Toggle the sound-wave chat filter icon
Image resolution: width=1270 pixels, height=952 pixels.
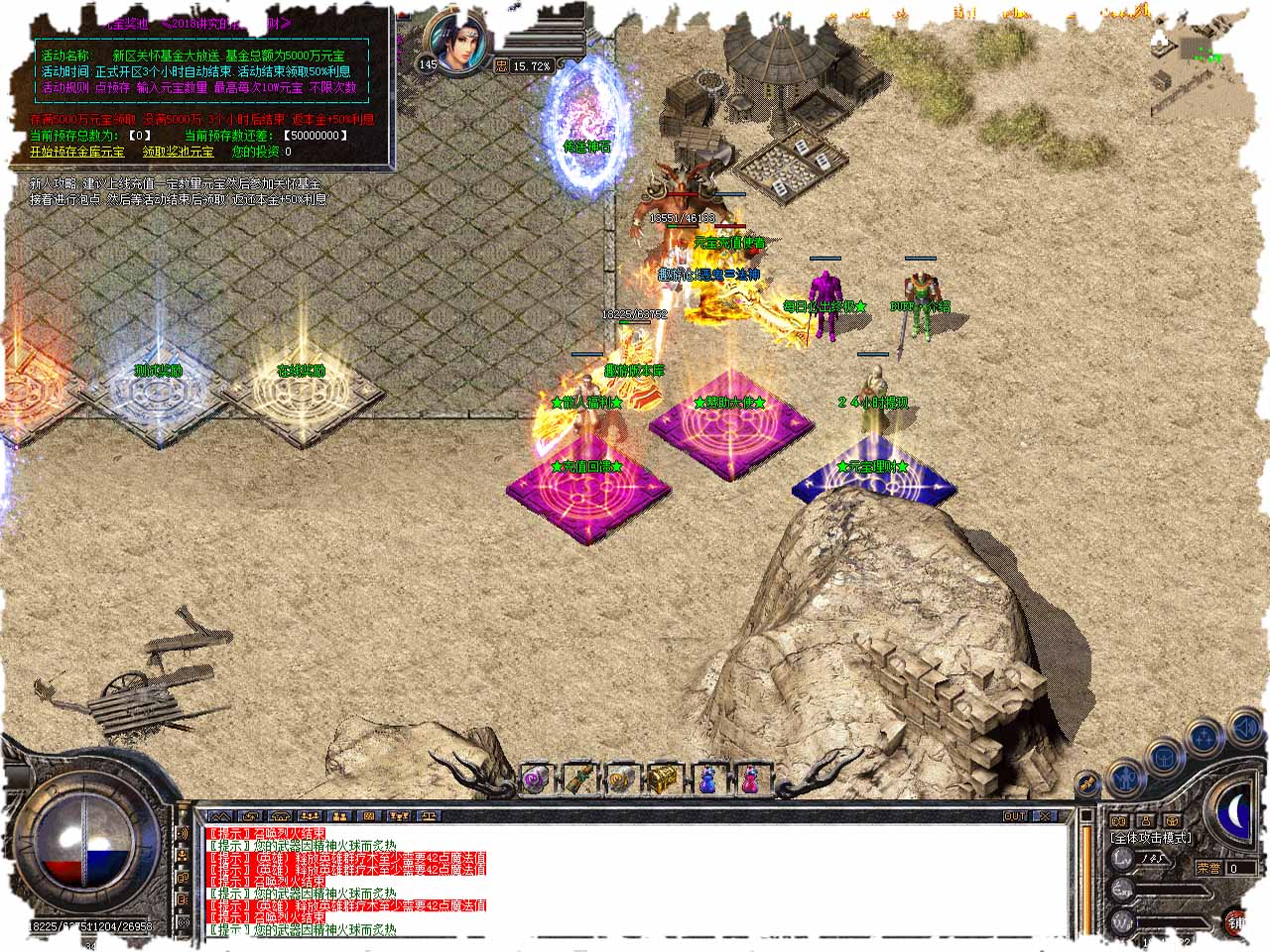[x=182, y=833]
